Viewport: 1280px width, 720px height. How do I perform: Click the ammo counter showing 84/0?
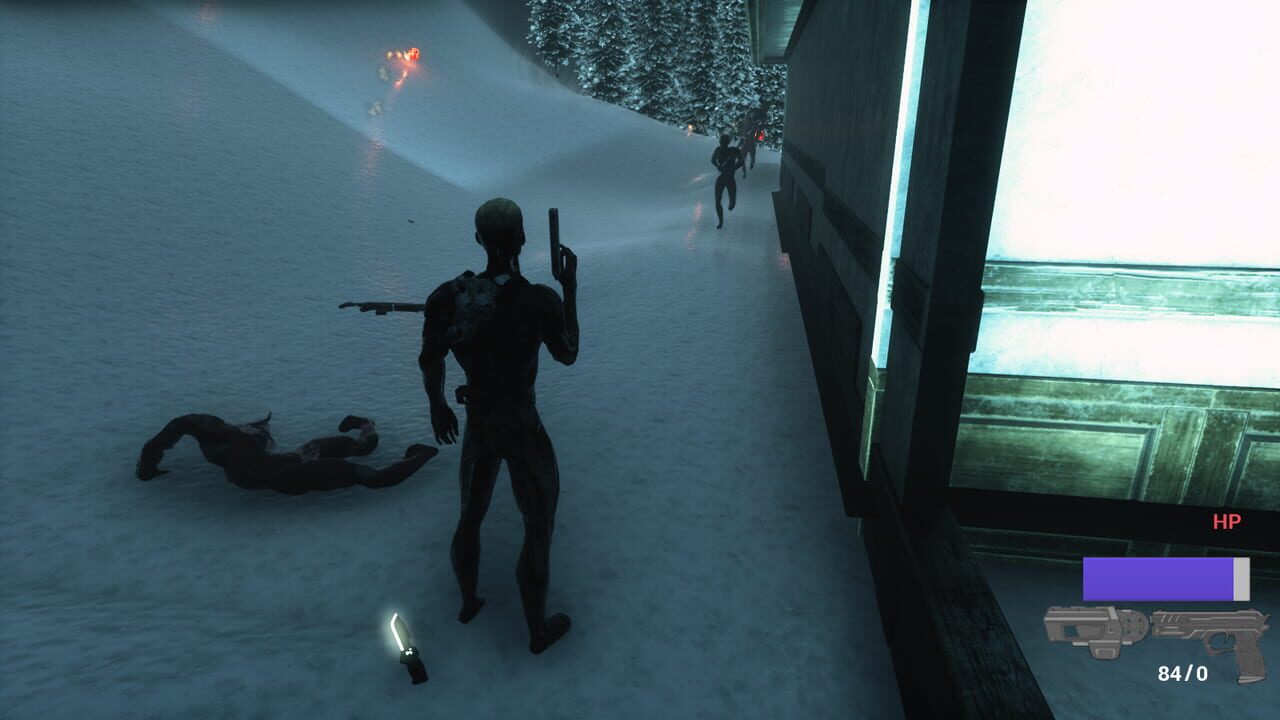[1183, 672]
